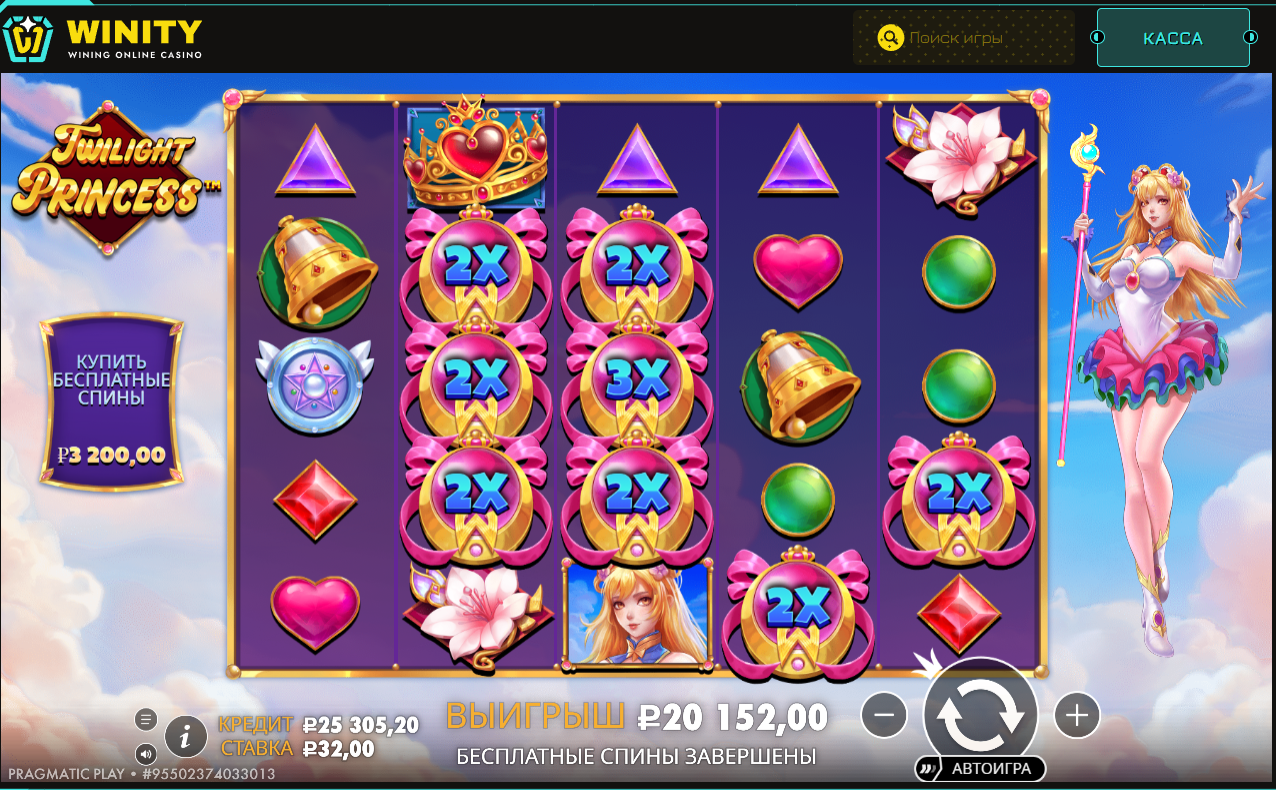Open the game info paytable

(185, 736)
